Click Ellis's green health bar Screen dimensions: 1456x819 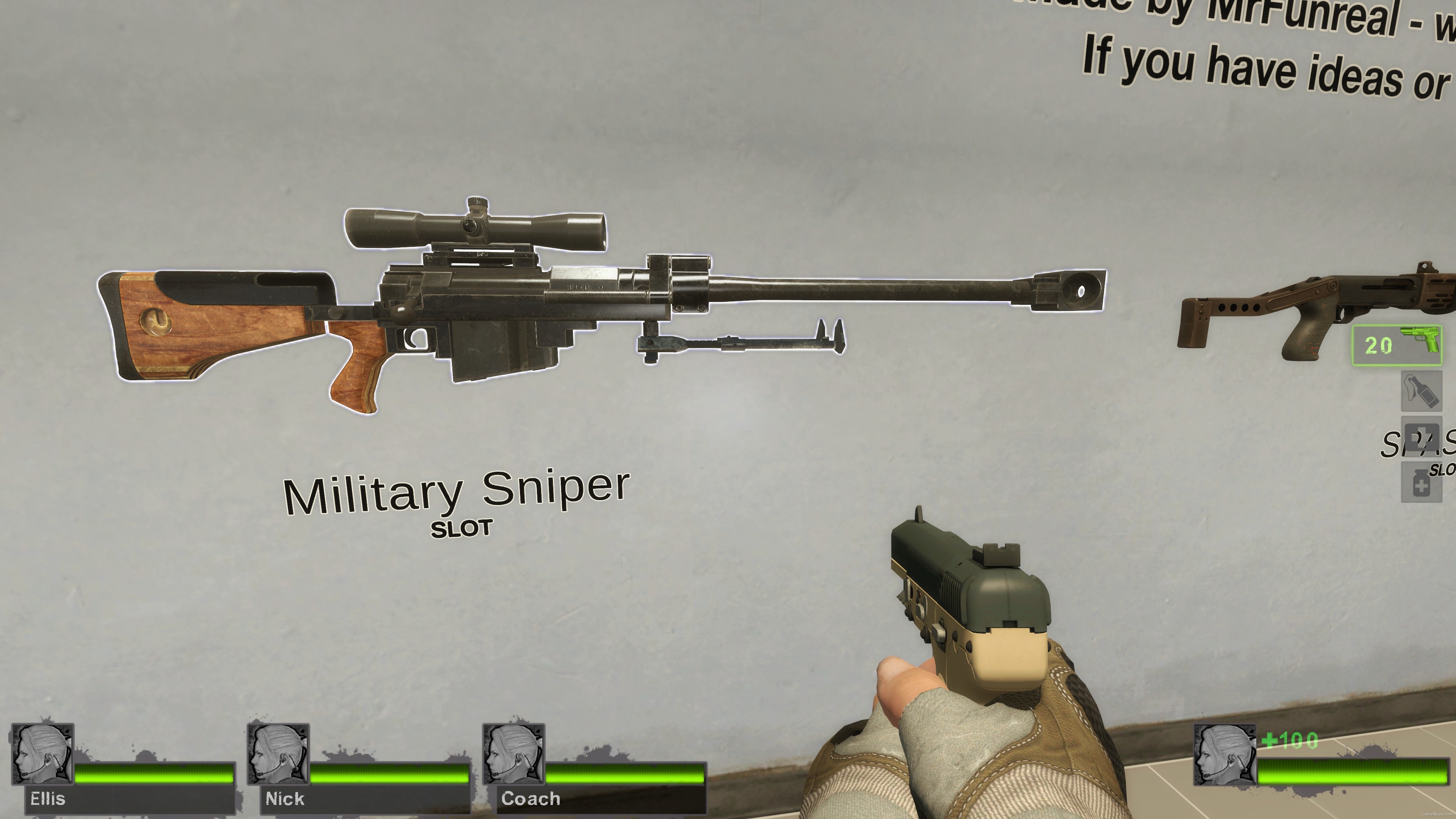pos(154,775)
